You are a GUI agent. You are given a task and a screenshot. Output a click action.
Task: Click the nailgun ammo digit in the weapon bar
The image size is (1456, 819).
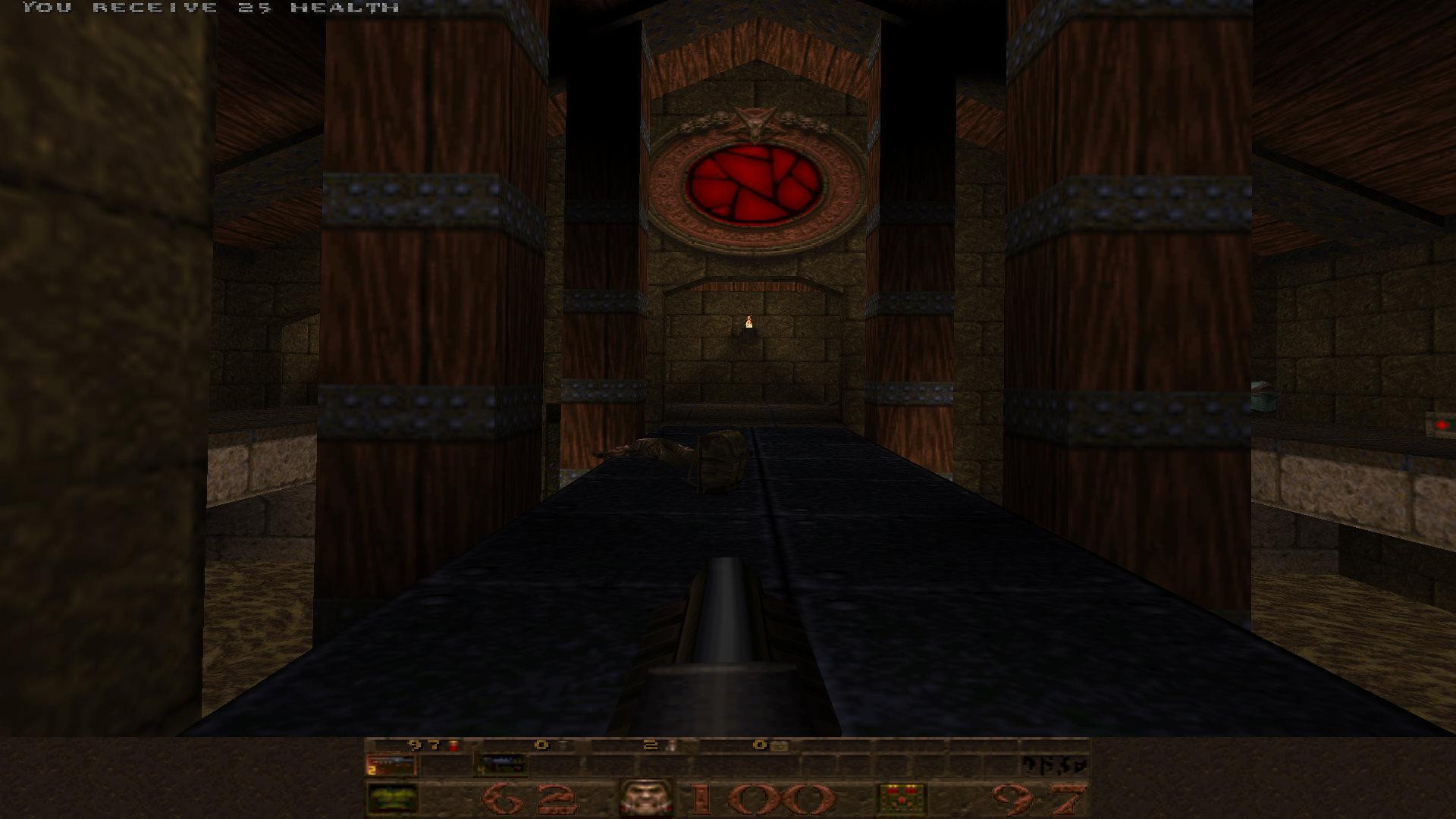pos(481,770)
